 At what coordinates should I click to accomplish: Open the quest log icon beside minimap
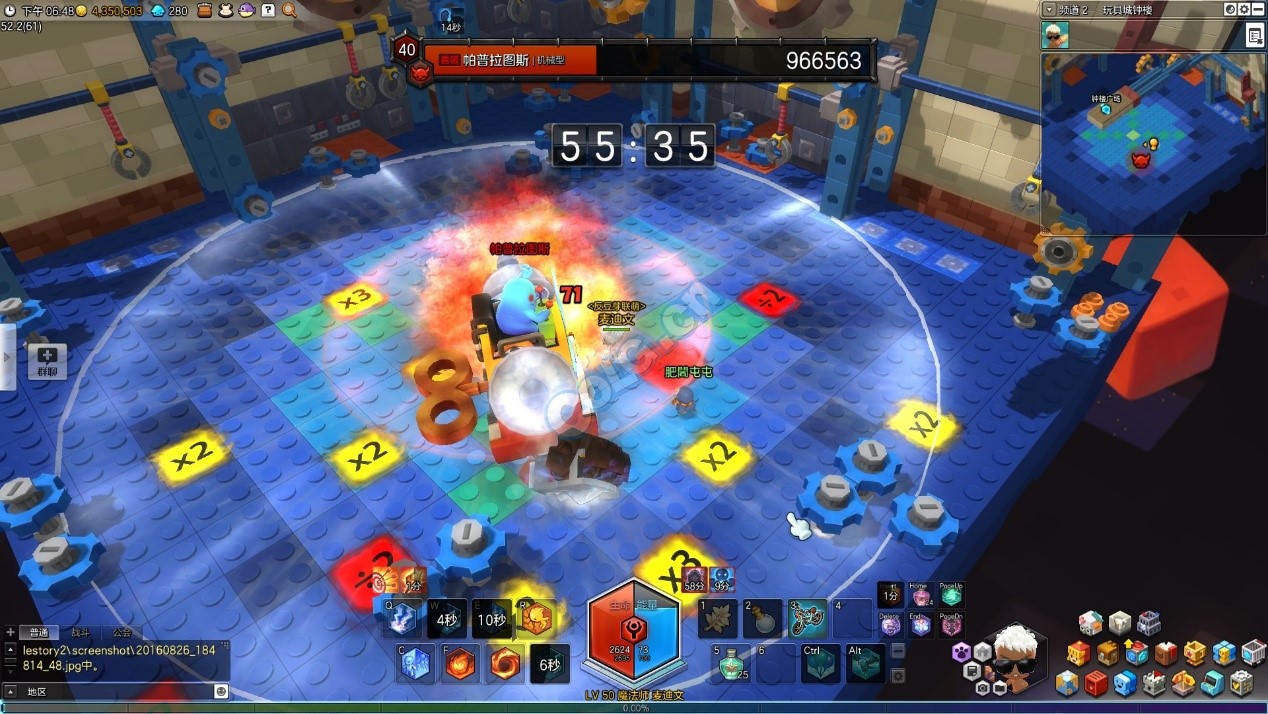(1254, 36)
